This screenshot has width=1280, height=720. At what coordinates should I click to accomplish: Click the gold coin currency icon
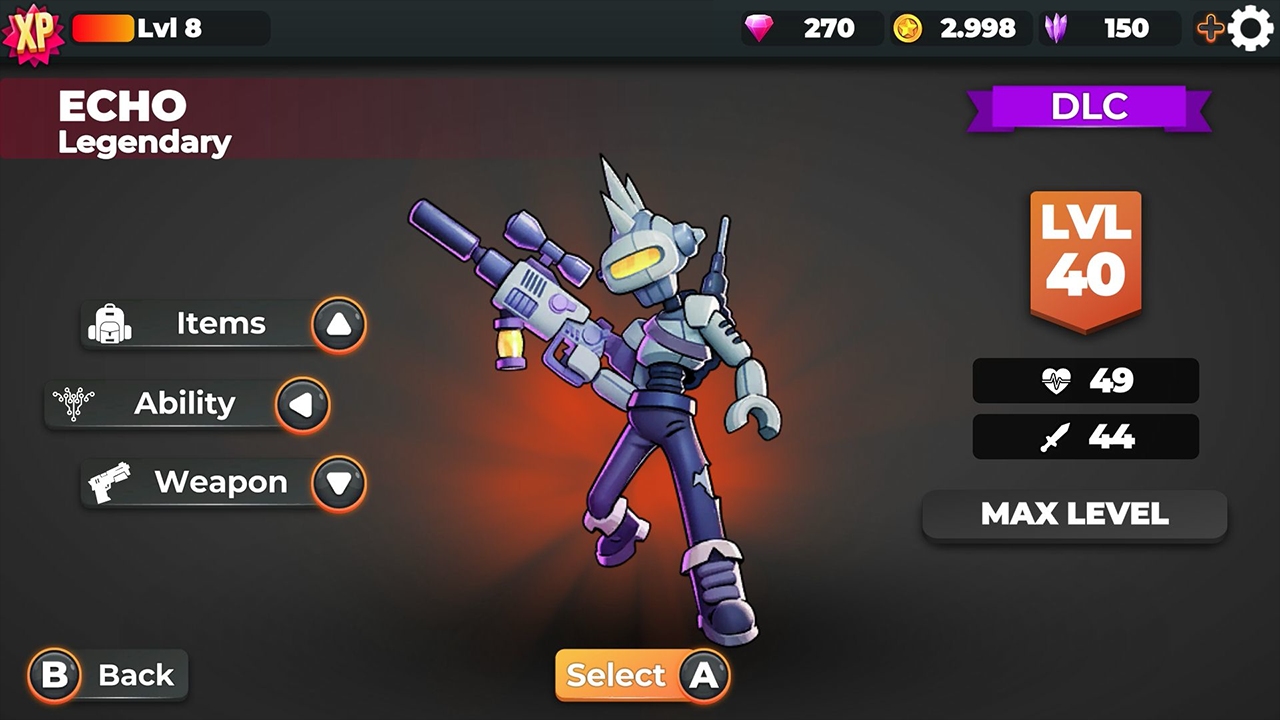(905, 28)
